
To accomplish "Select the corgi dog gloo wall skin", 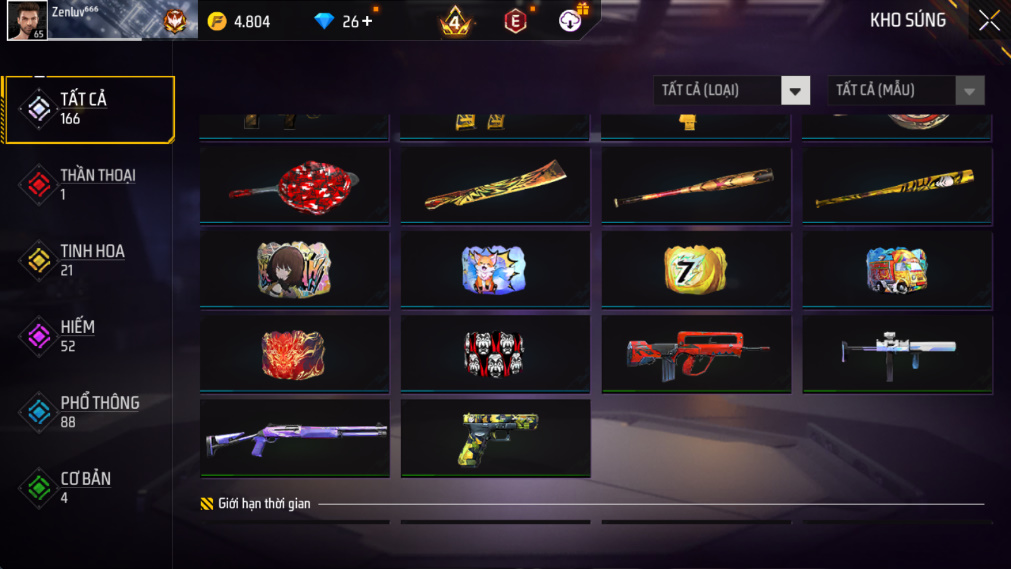I will 495,269.
